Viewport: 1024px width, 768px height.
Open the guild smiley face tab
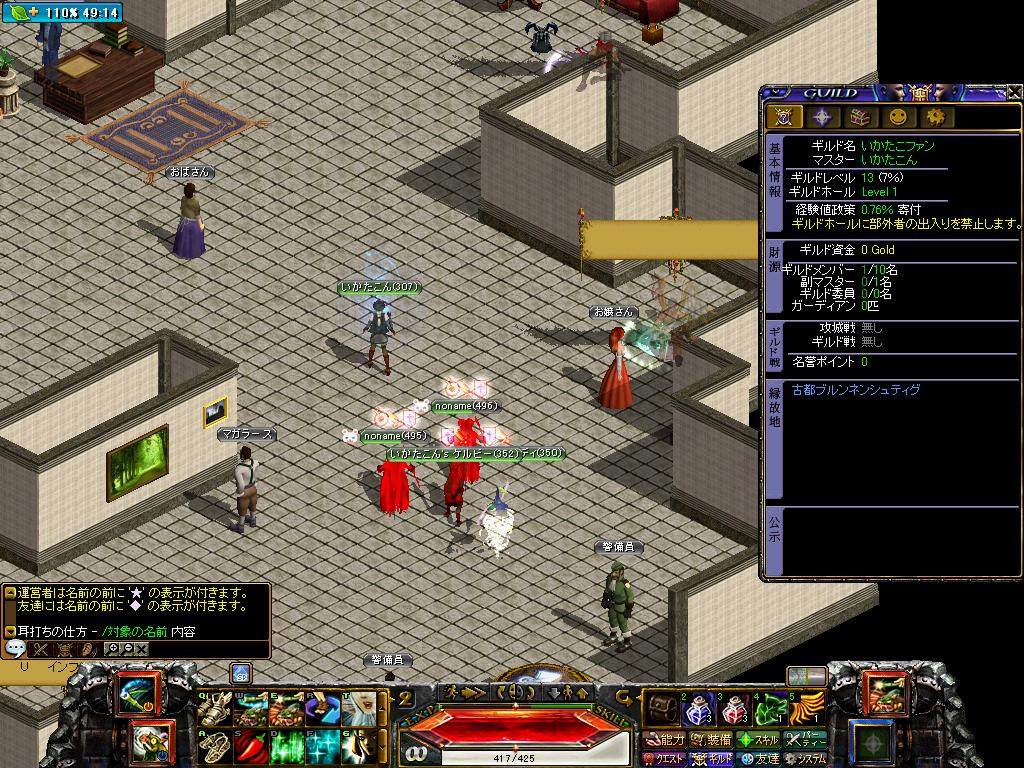point(898,117)
